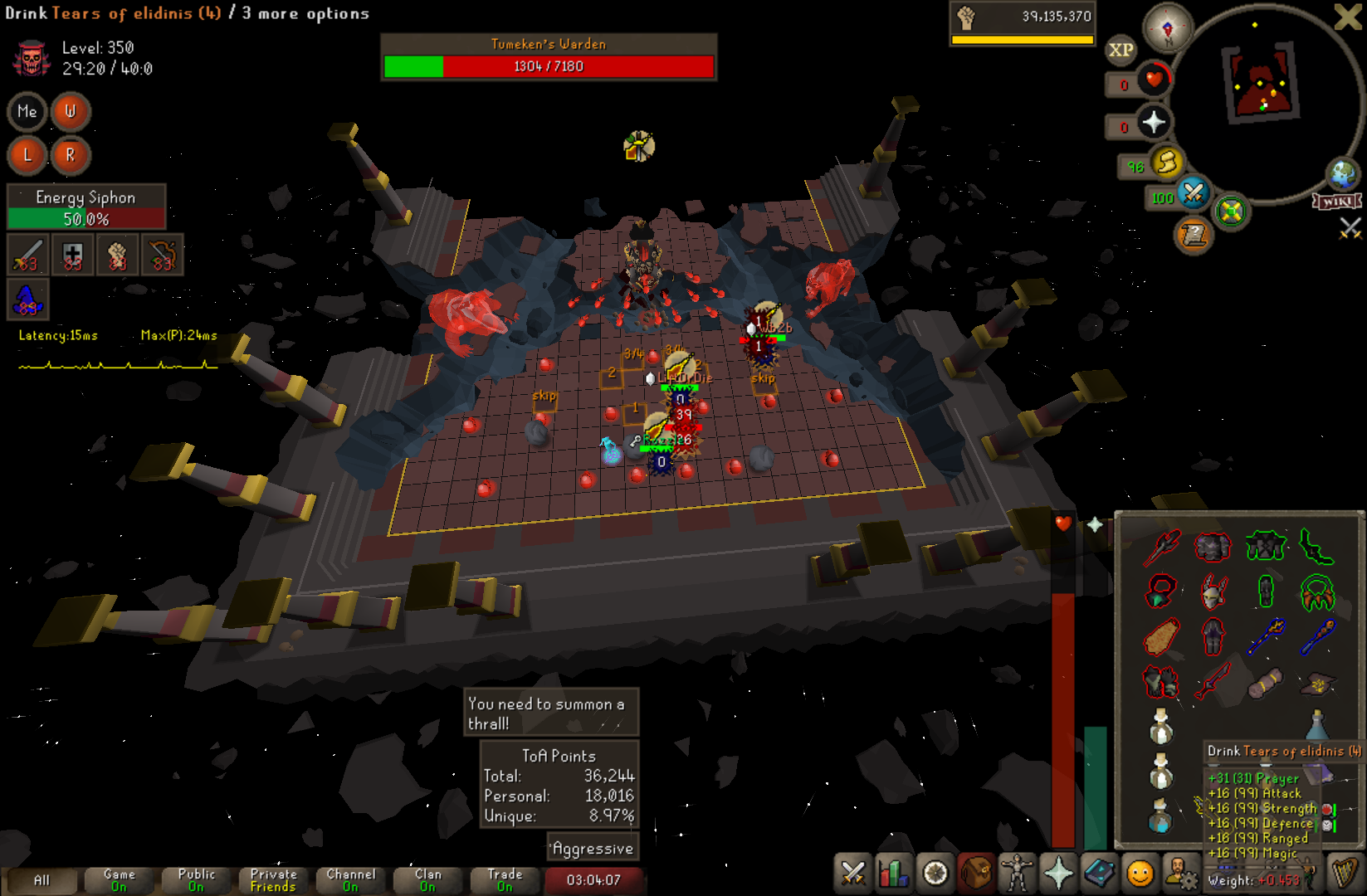Open the Worn Equipment tab
The width and height of the screenshot is (1367, 896).
pos(1017,874)
